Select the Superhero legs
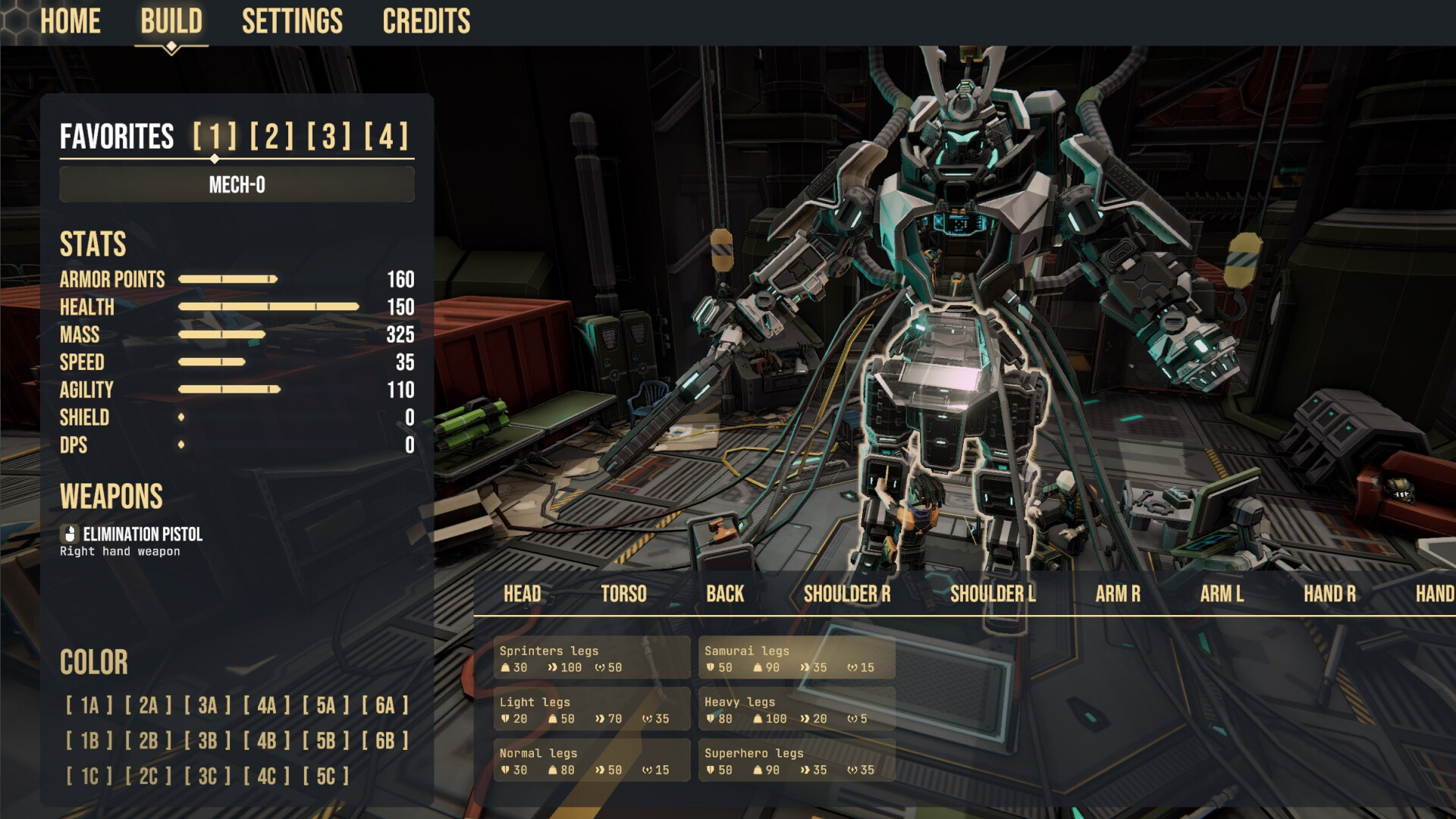 pos(796,761)
